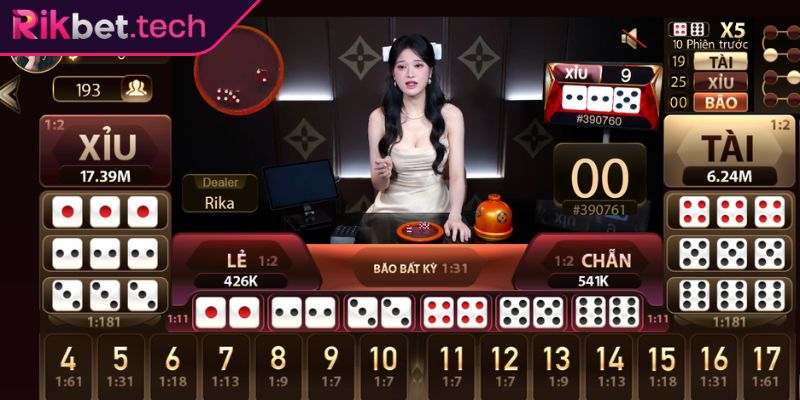Bet on total sum 10
Image resolution: width=800 pixels, height=400 pixels.
click(383, 366)
